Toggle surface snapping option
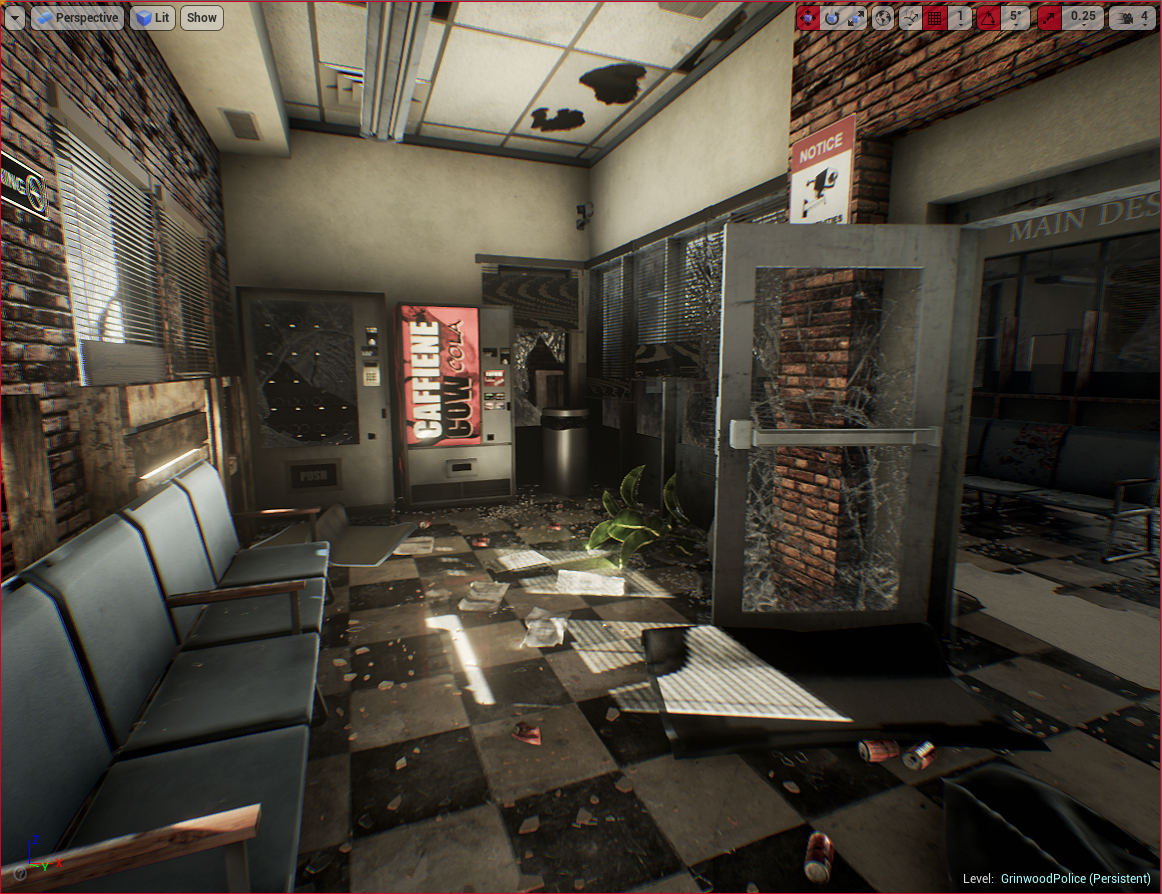Image resolution: width=1162 pixels, height=894 pixels. (x=910, y=17)
